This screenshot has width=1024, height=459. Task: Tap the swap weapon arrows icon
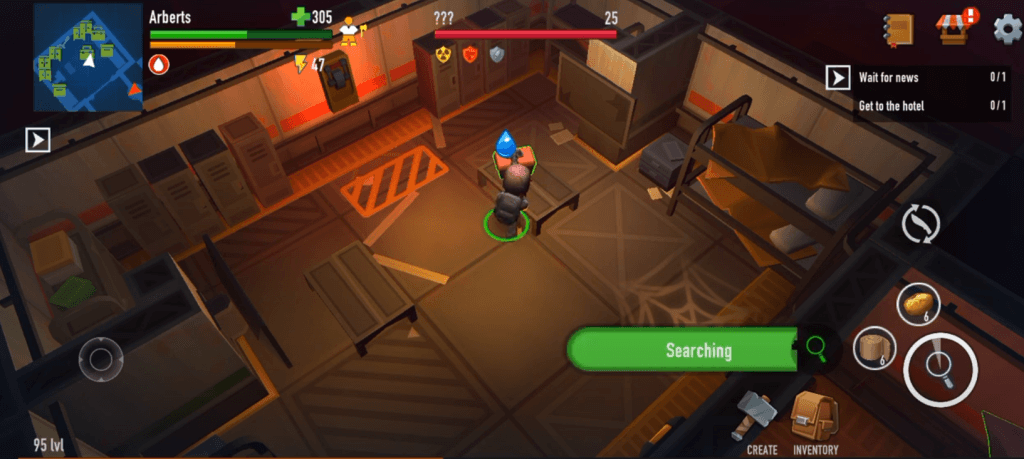[920, 223]
